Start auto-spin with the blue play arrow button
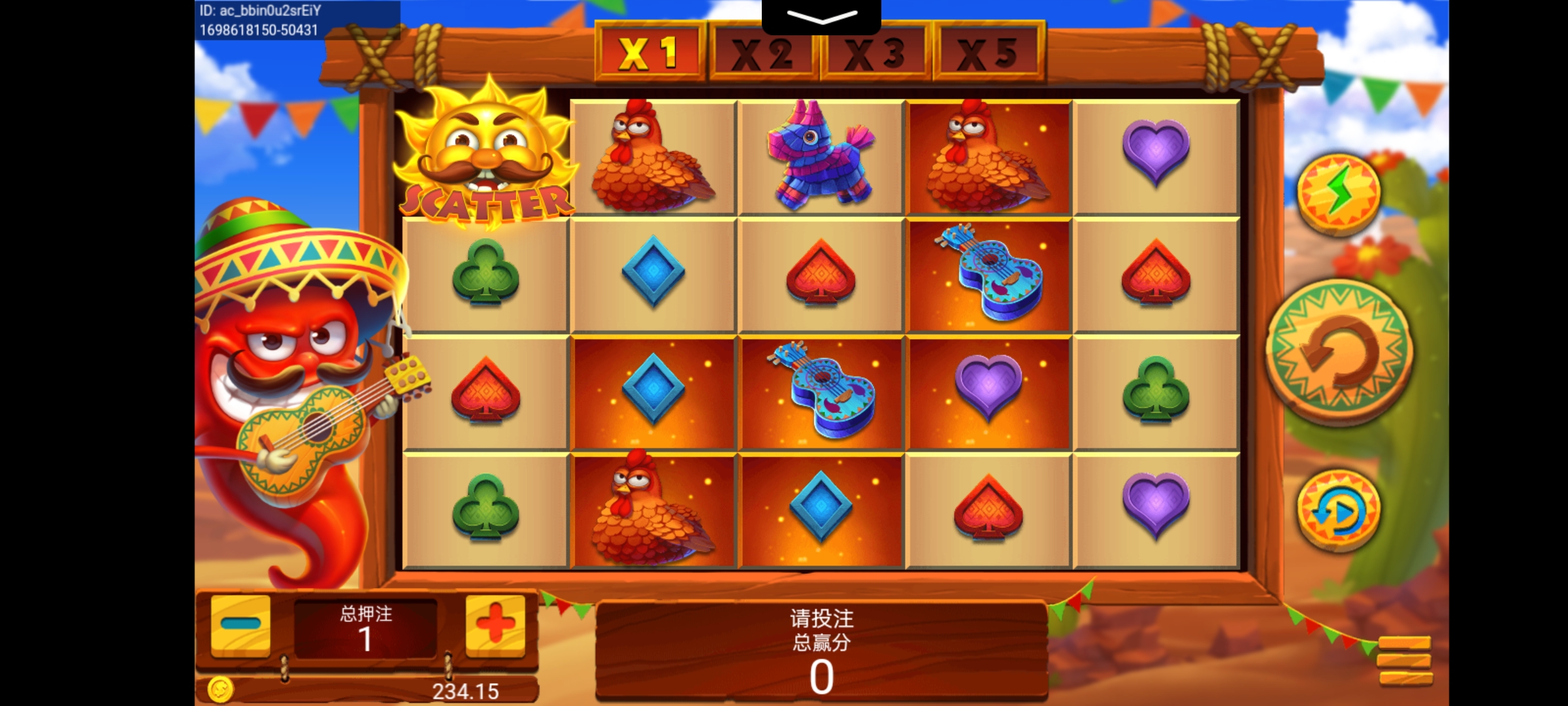Viewport: 1568px width, 706px height. tap(1339, 511)
